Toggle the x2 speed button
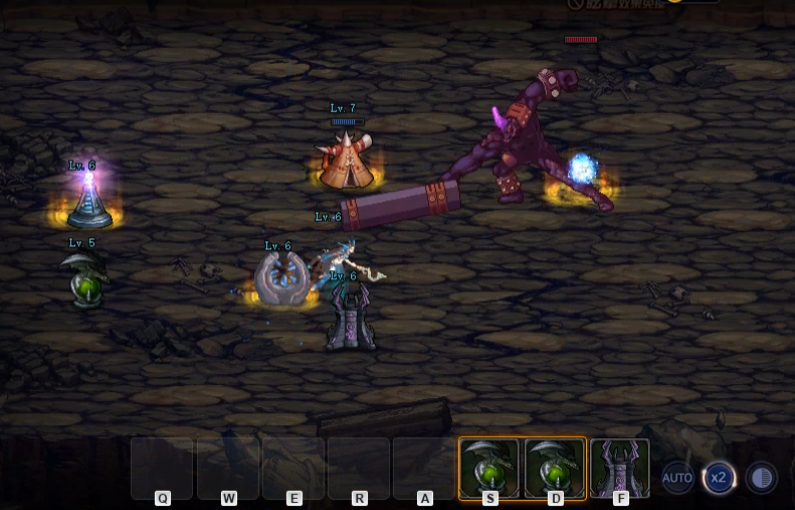795x510 pixels. coord(718,478)
